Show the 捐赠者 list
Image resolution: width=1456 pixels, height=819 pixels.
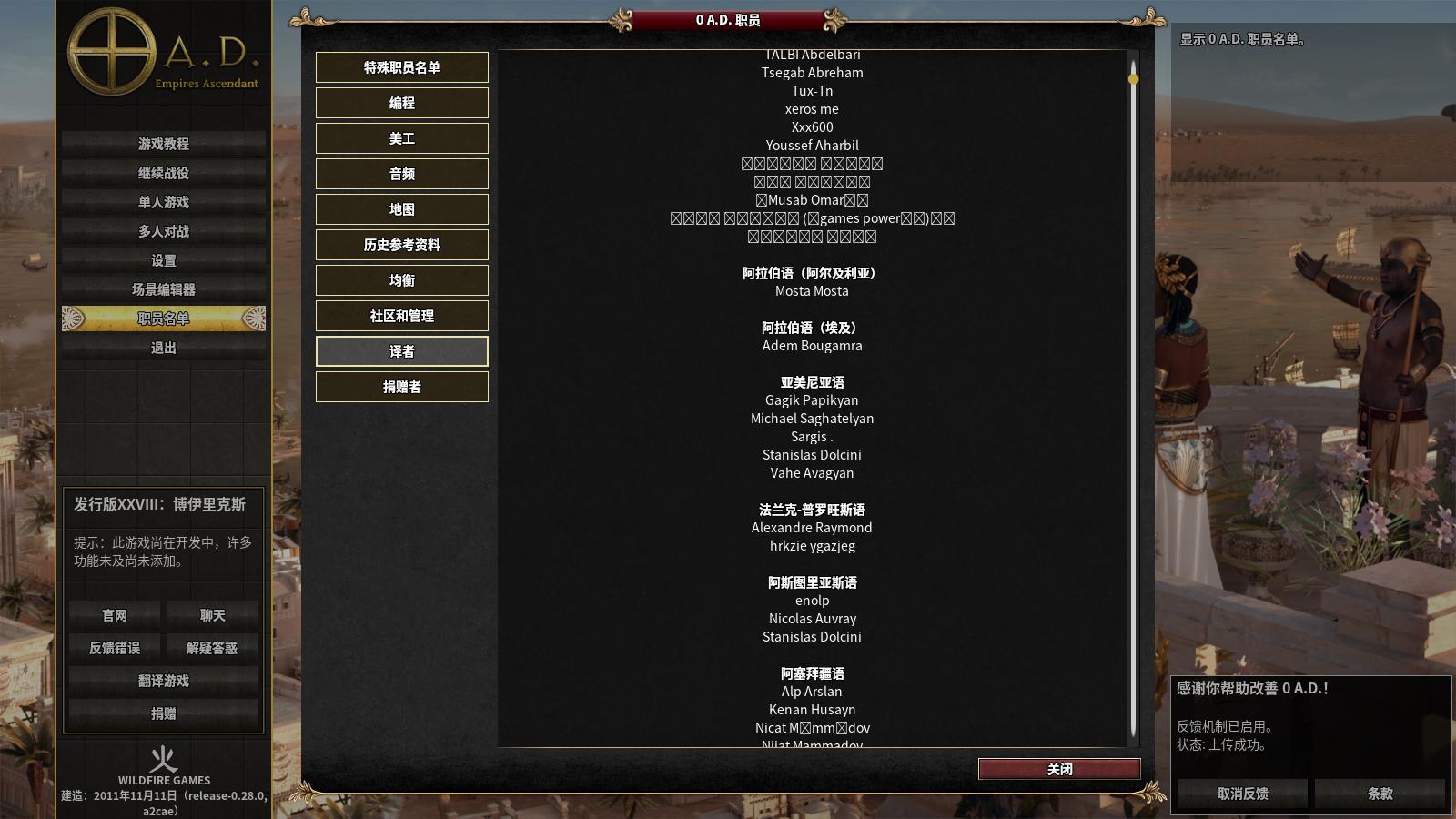click(x=401, y=387)
